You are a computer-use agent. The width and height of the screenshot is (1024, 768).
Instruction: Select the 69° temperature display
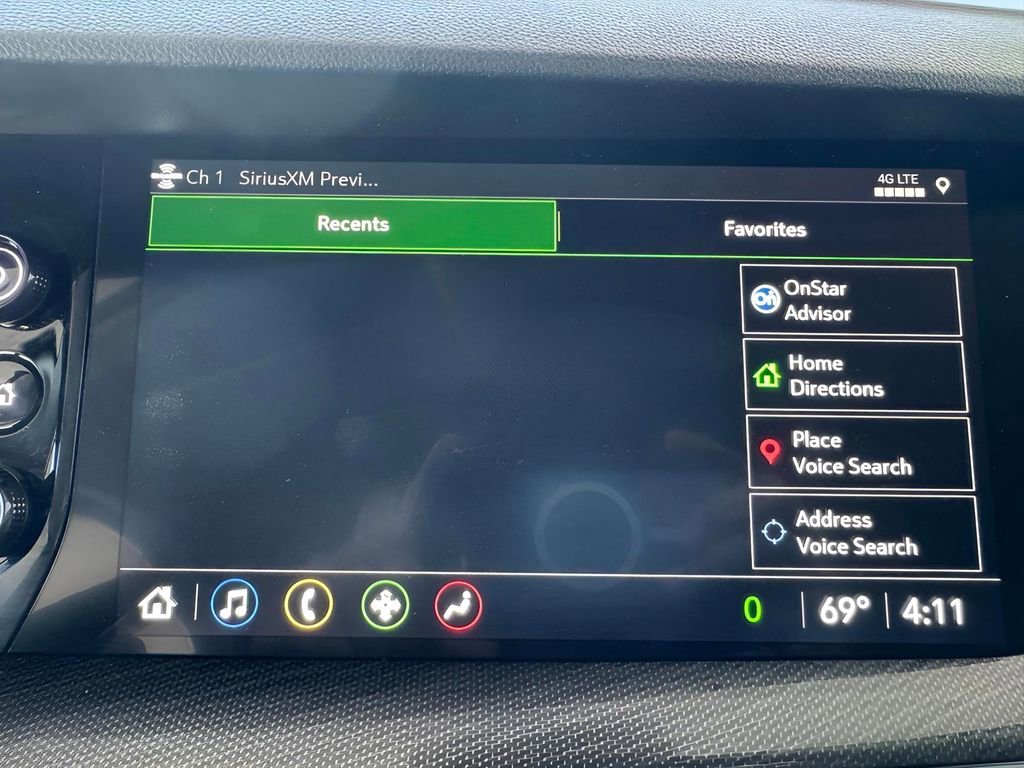(x=844, y=610)
